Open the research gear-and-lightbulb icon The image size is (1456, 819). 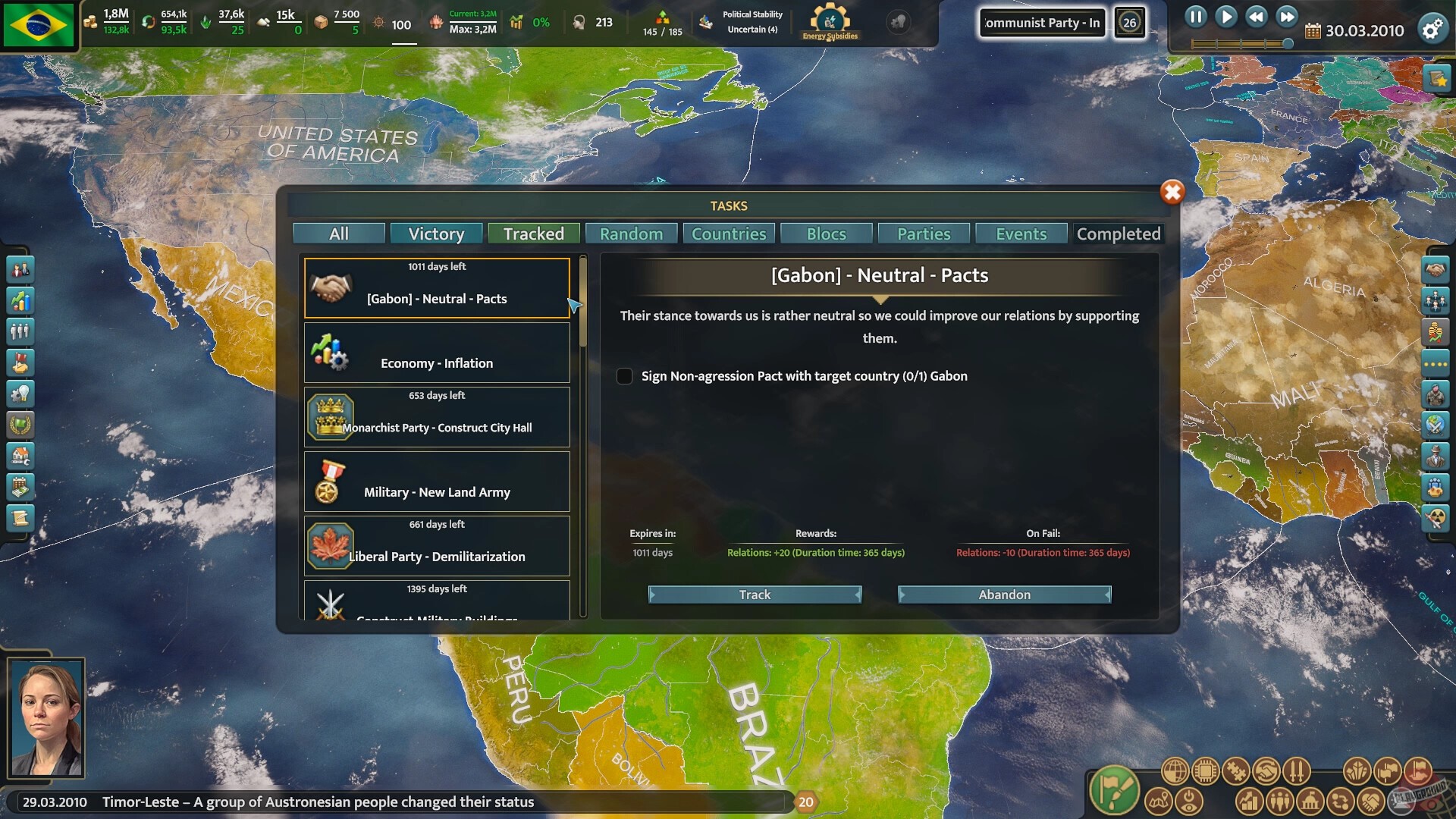(x=20, y=393)
